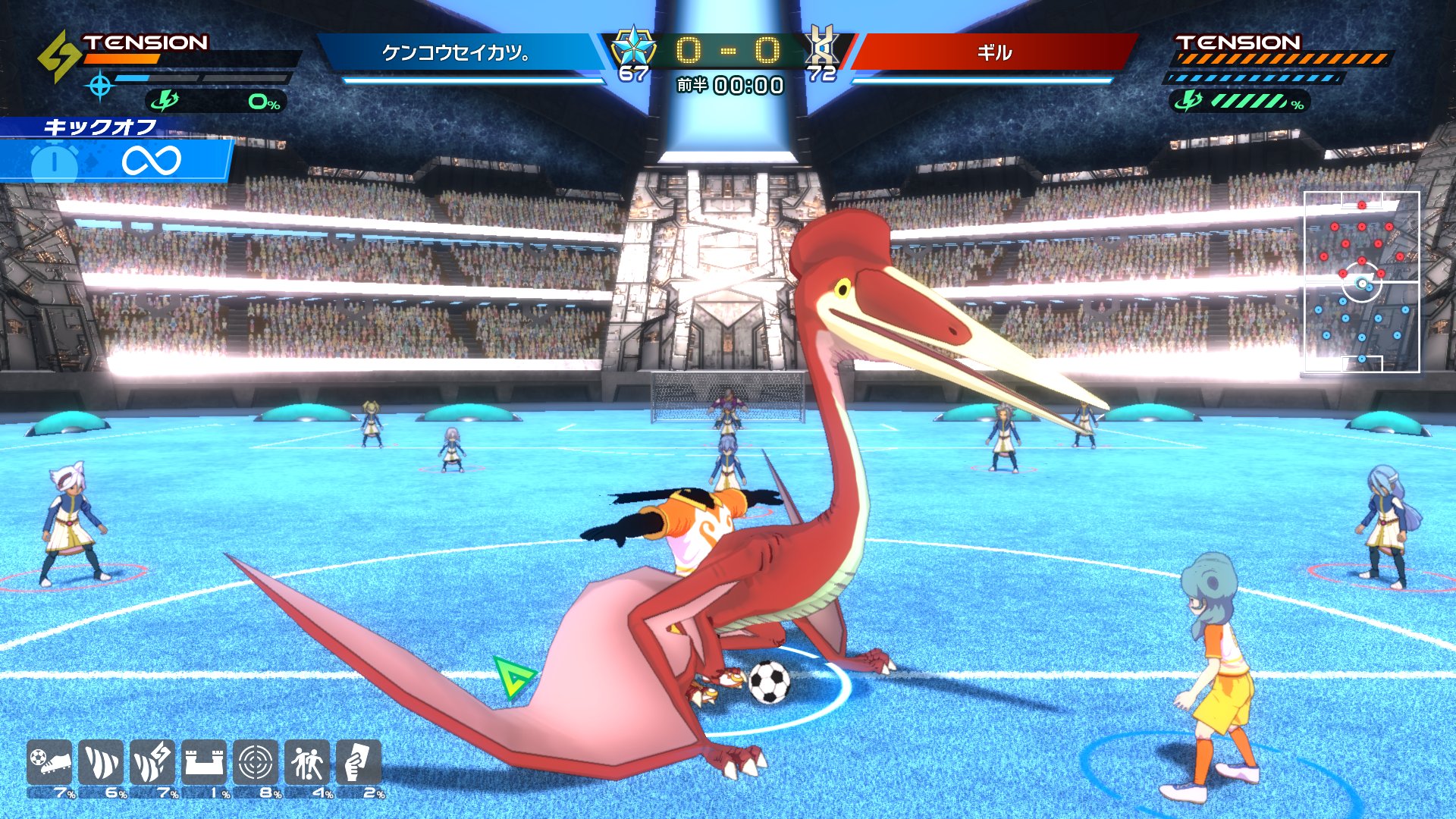Image resolution: width=1456 pixels, height=819 pixels.
Task: Select the castle wall icon
Action: 204,762
